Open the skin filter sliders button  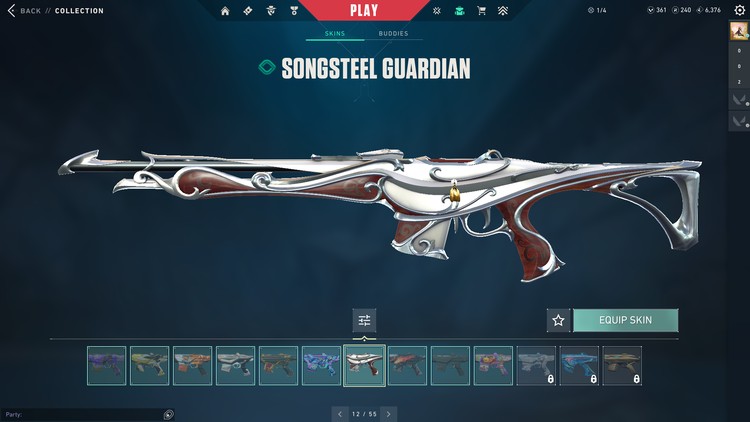coord(364,320)
